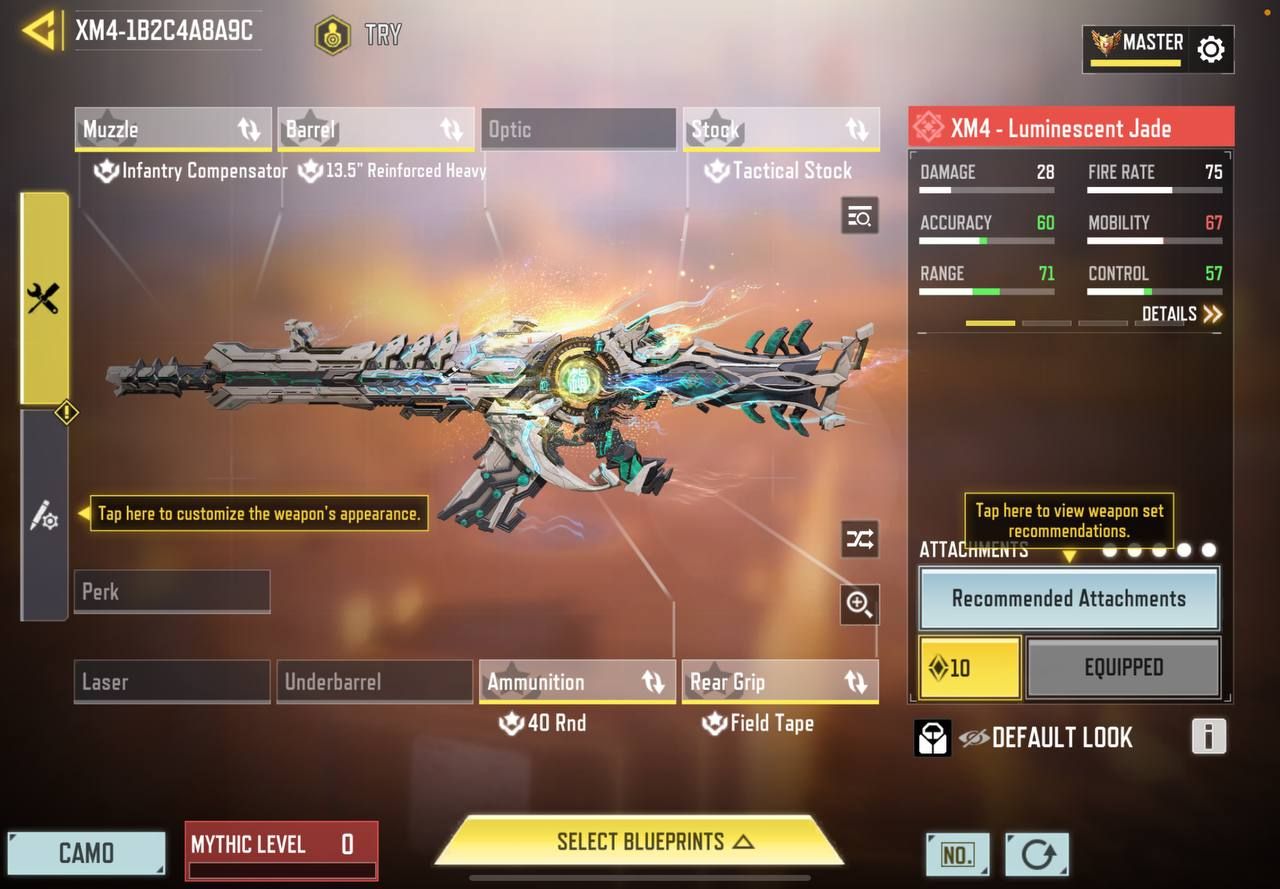Screen dimensions: 1280x889
Task: Select the empty Optic slot
Action: [578, 130]
